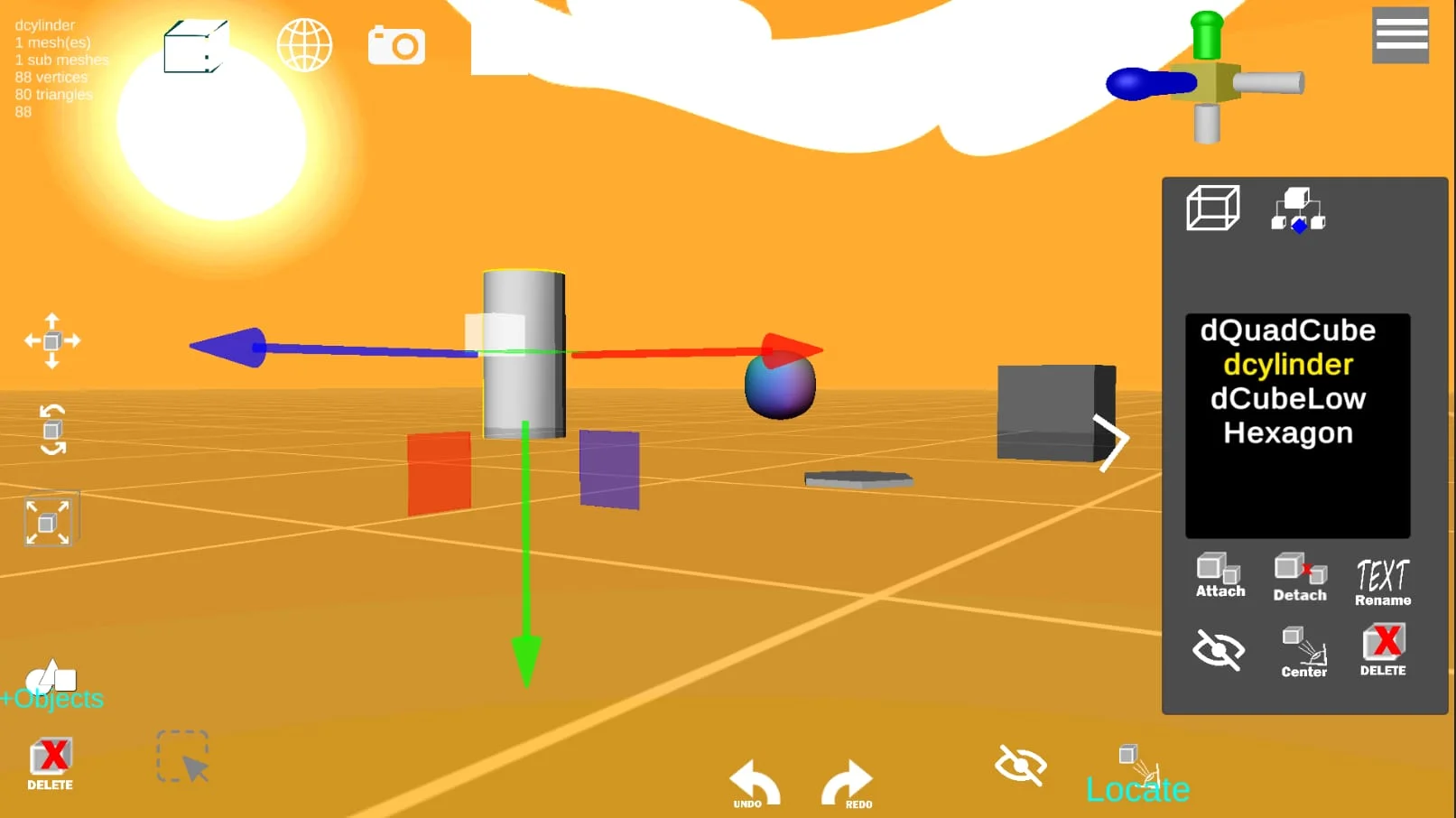The width and height of the screenshot is (1456, 818).
Task: Select the Rotate transform tool
Action: coord(51,429)
